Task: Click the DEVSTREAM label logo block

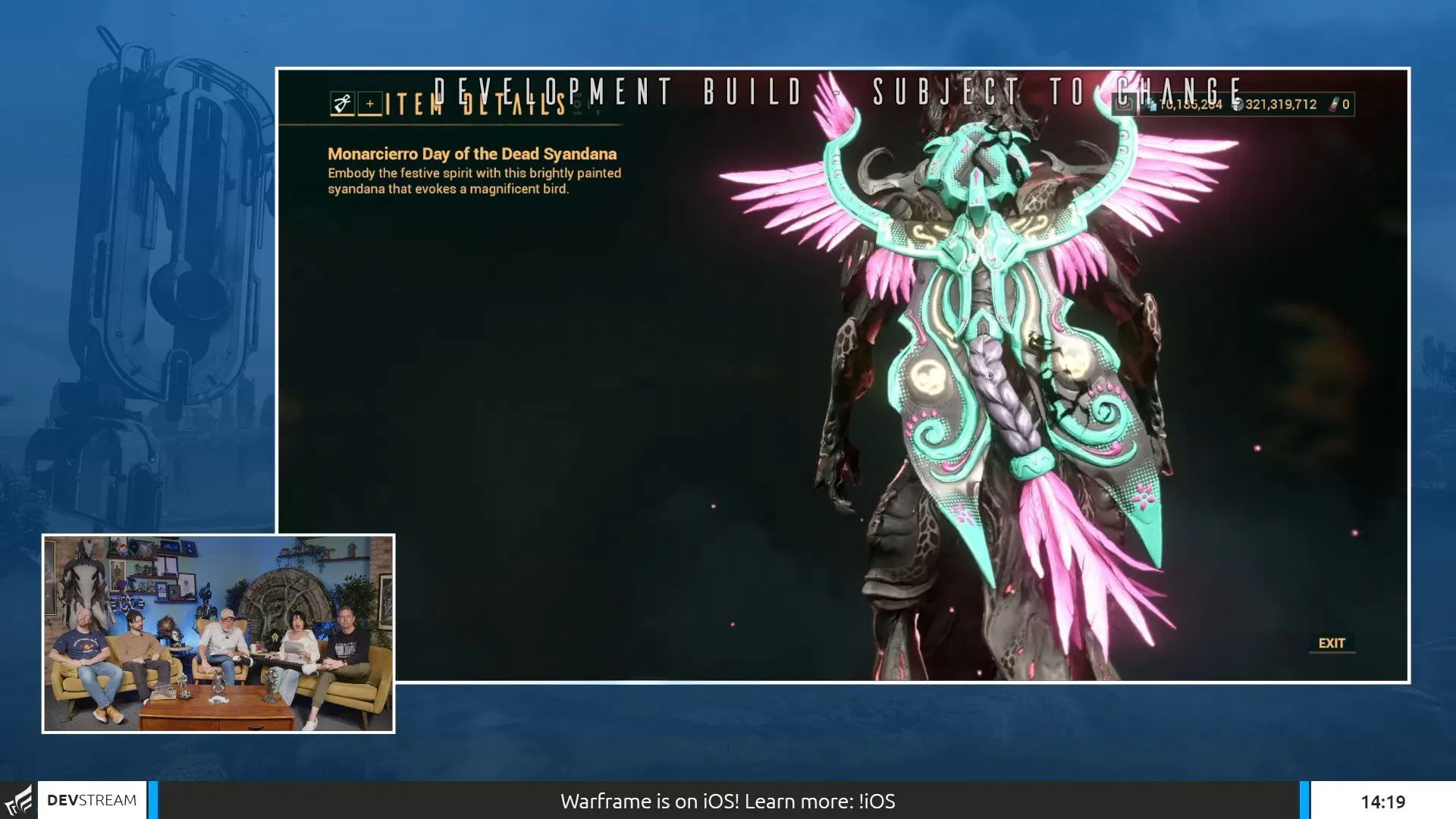Action: pos(91,799)
